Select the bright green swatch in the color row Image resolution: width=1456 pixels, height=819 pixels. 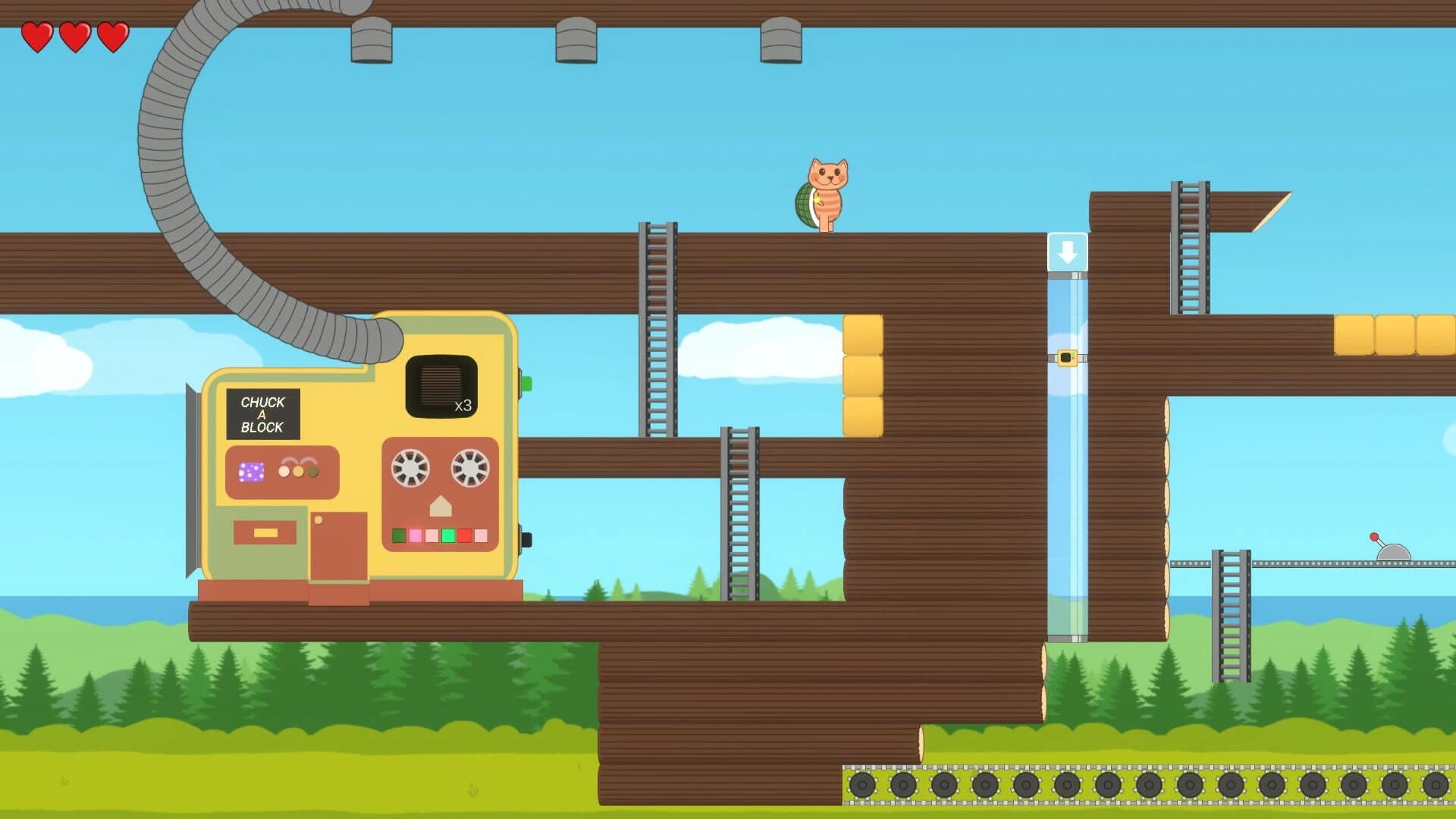click(447, 535)
